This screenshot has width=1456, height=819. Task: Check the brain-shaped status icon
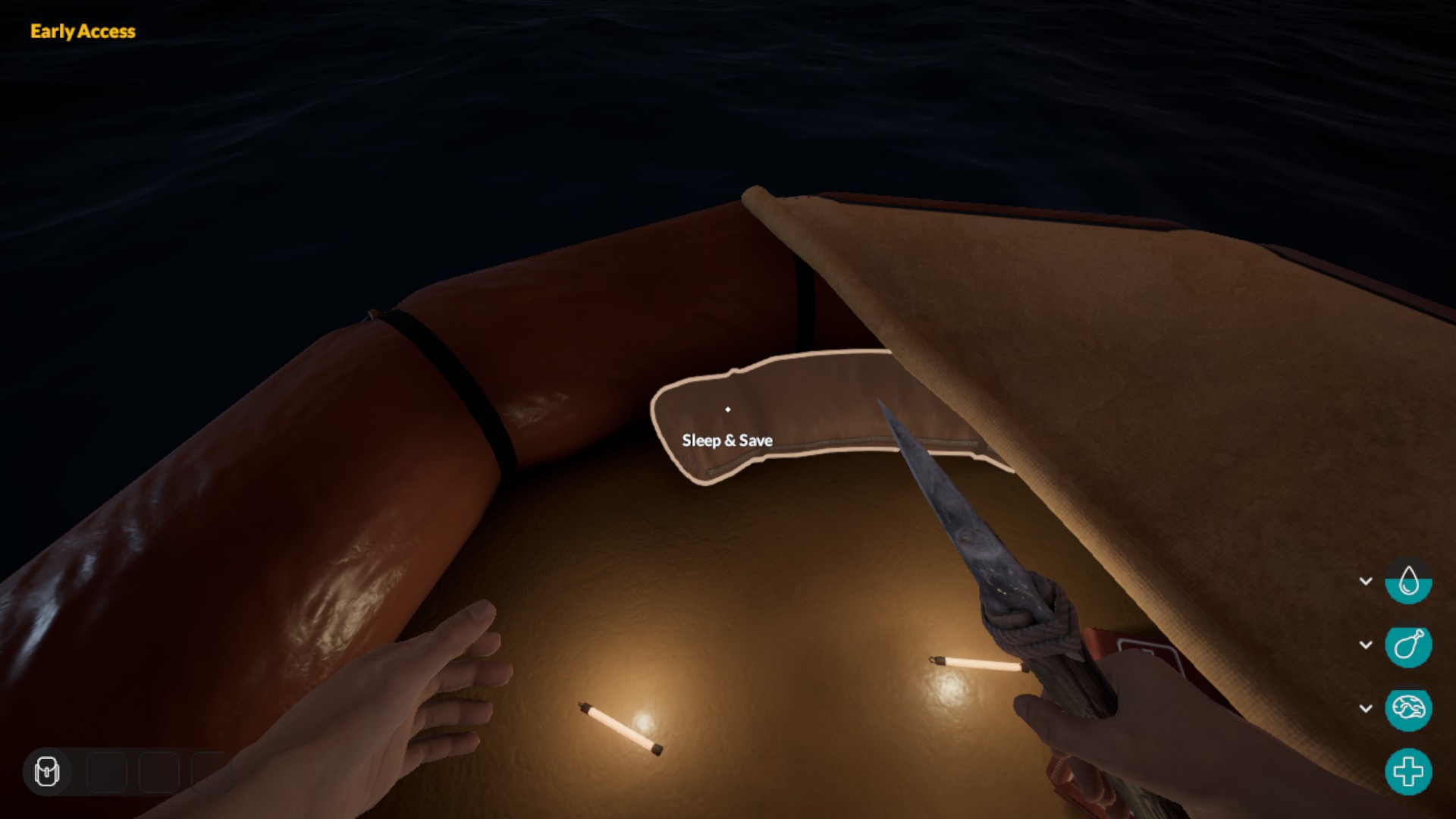click(x=1408, y=709)
